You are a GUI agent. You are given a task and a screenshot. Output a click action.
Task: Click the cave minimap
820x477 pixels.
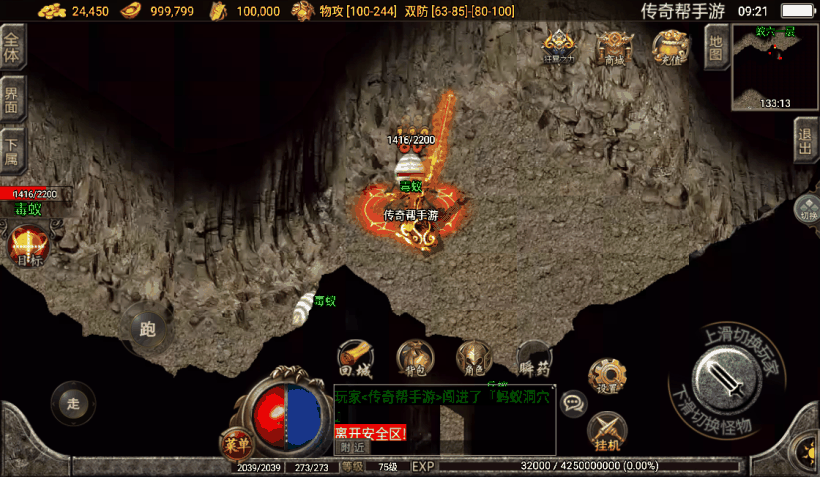(x=775, y=66)
